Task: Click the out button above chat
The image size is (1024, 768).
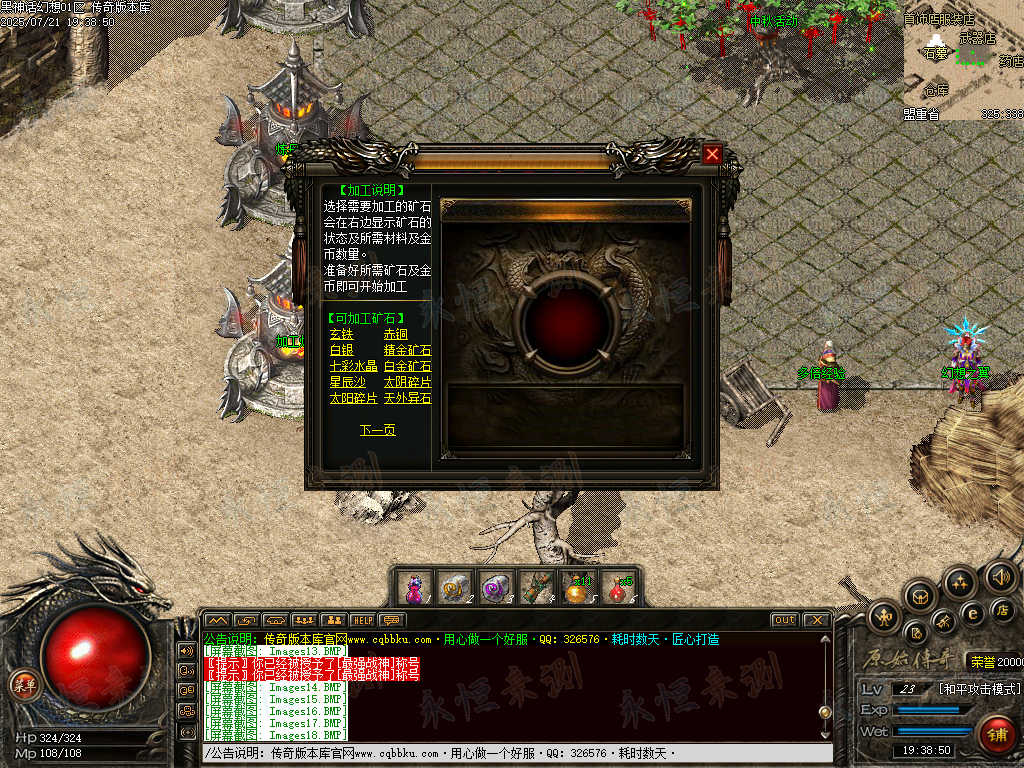Action: pyautogui.click(x=785, y=620)
